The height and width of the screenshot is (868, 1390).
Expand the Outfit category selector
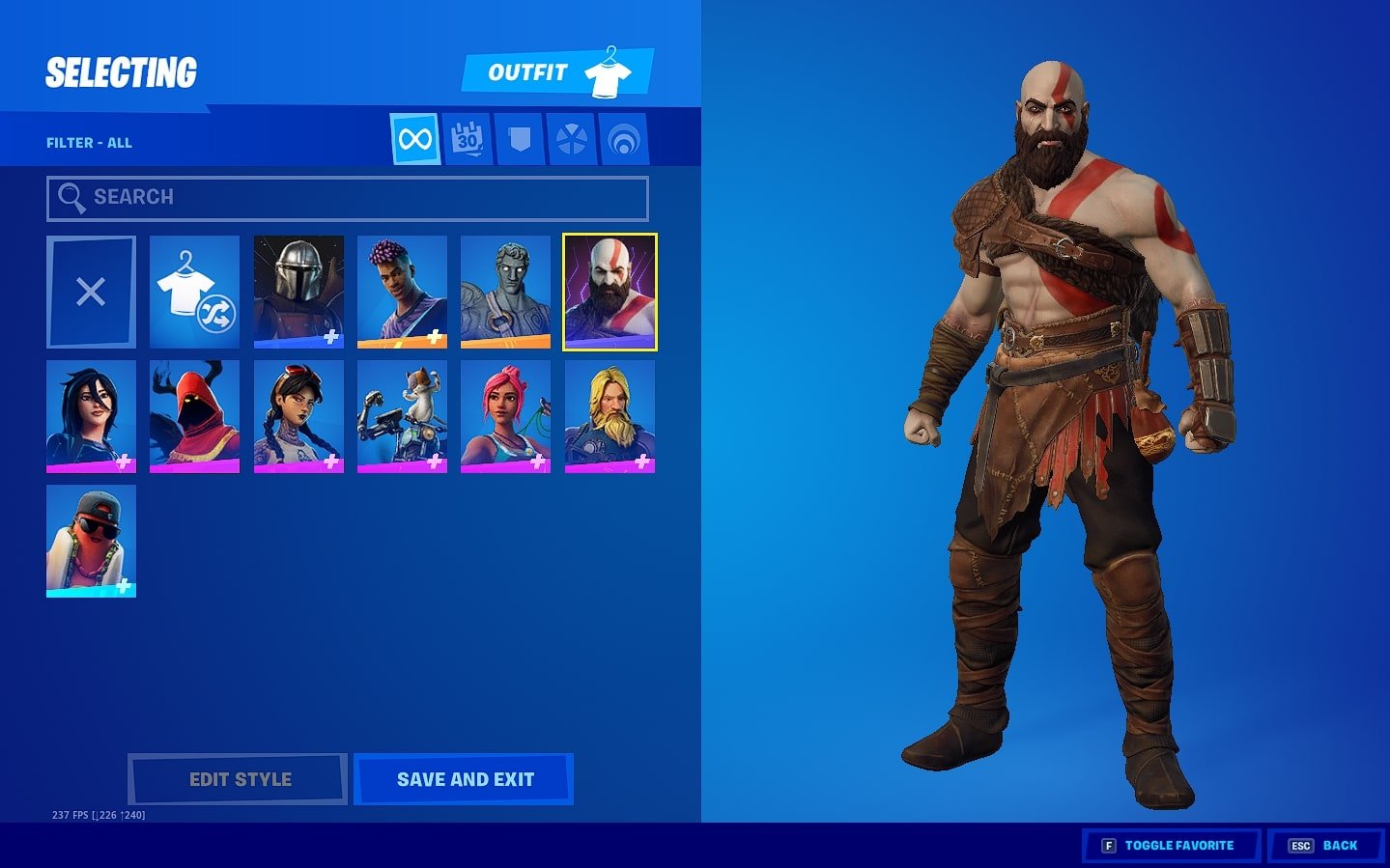click(556, 70)
